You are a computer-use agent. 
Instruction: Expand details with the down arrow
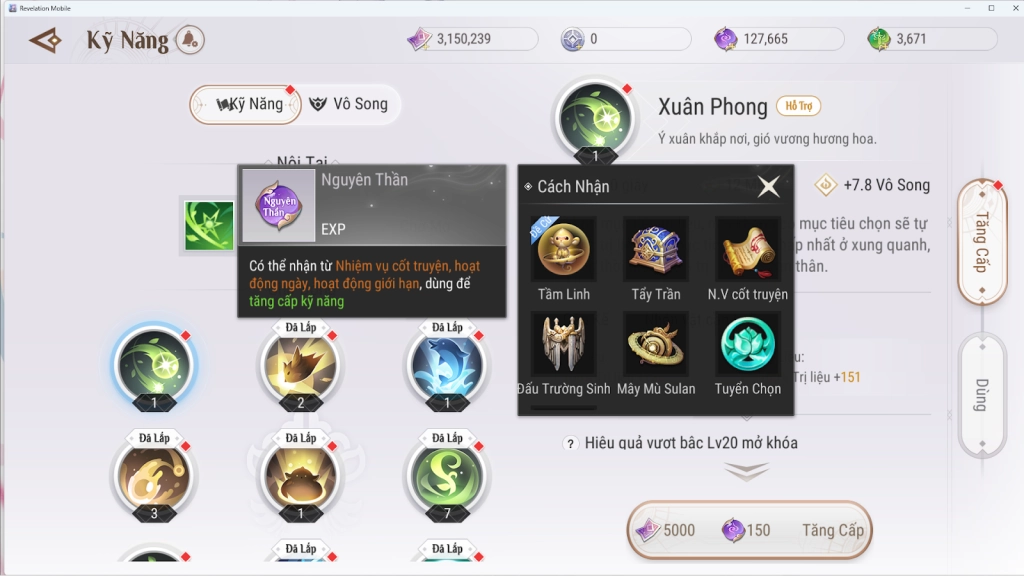[x=746, y=471]
